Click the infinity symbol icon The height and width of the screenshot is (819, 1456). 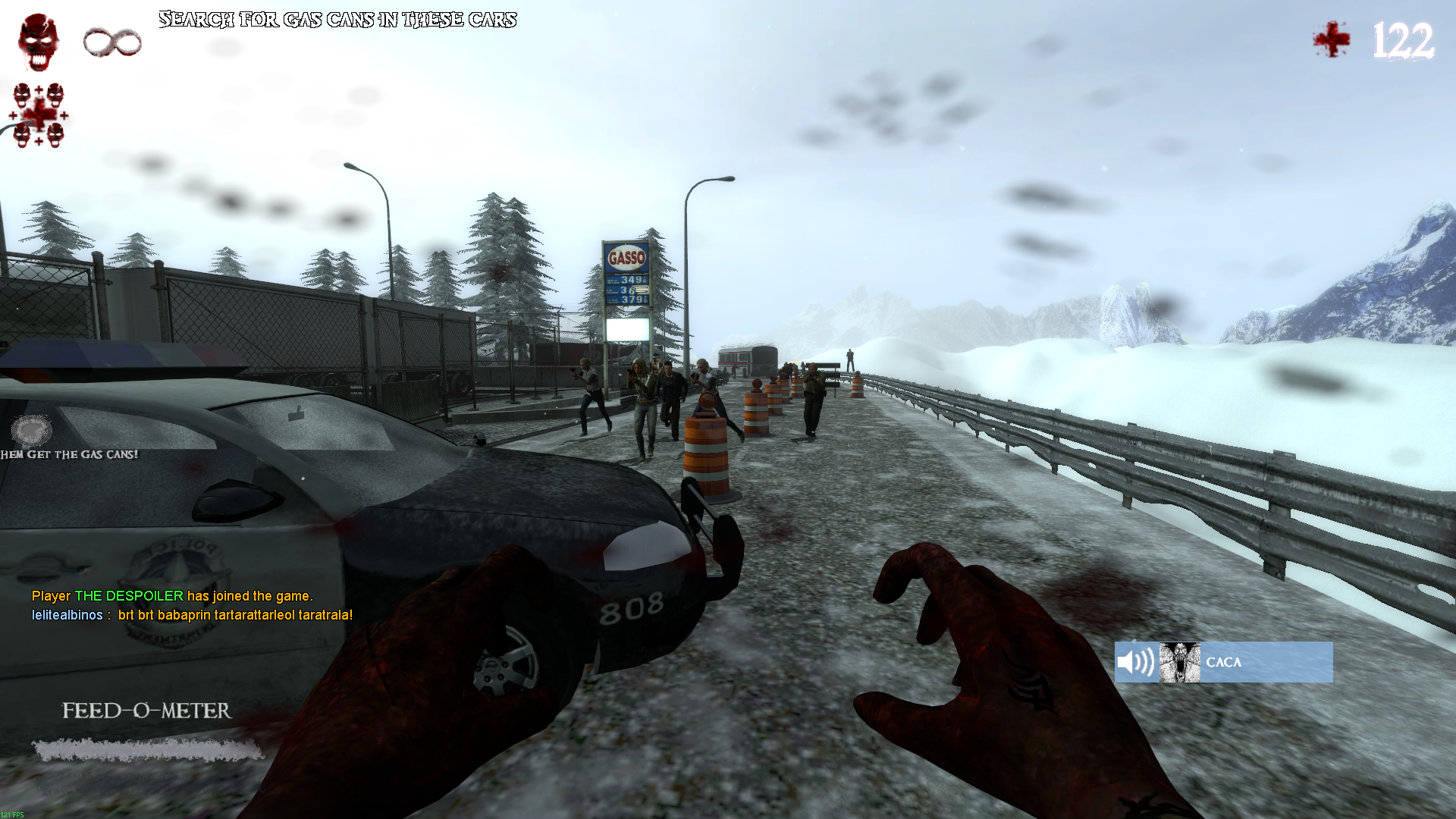112,42
